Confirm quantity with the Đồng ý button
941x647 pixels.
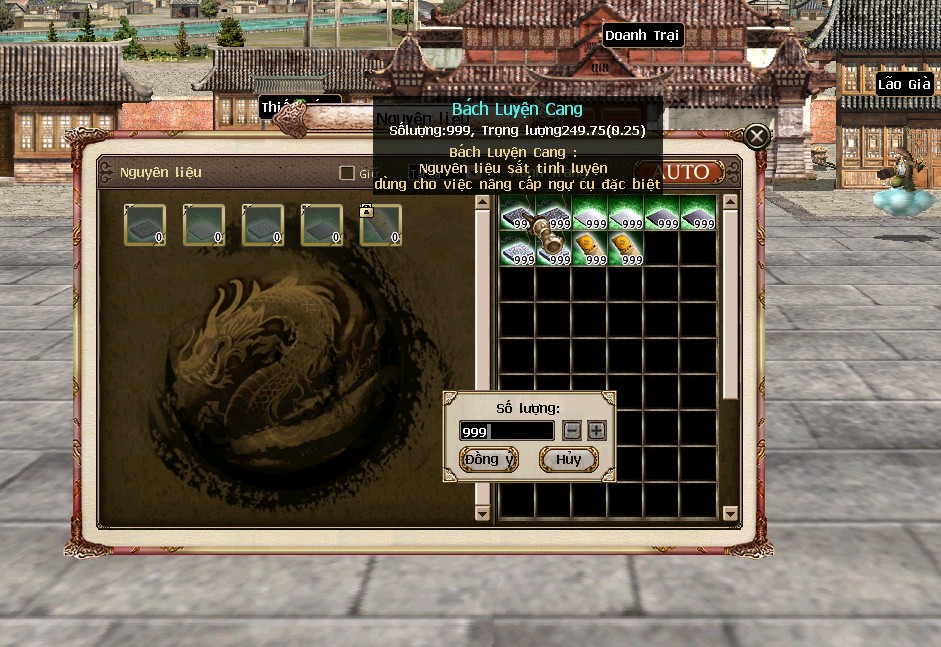tap(489, 459)
